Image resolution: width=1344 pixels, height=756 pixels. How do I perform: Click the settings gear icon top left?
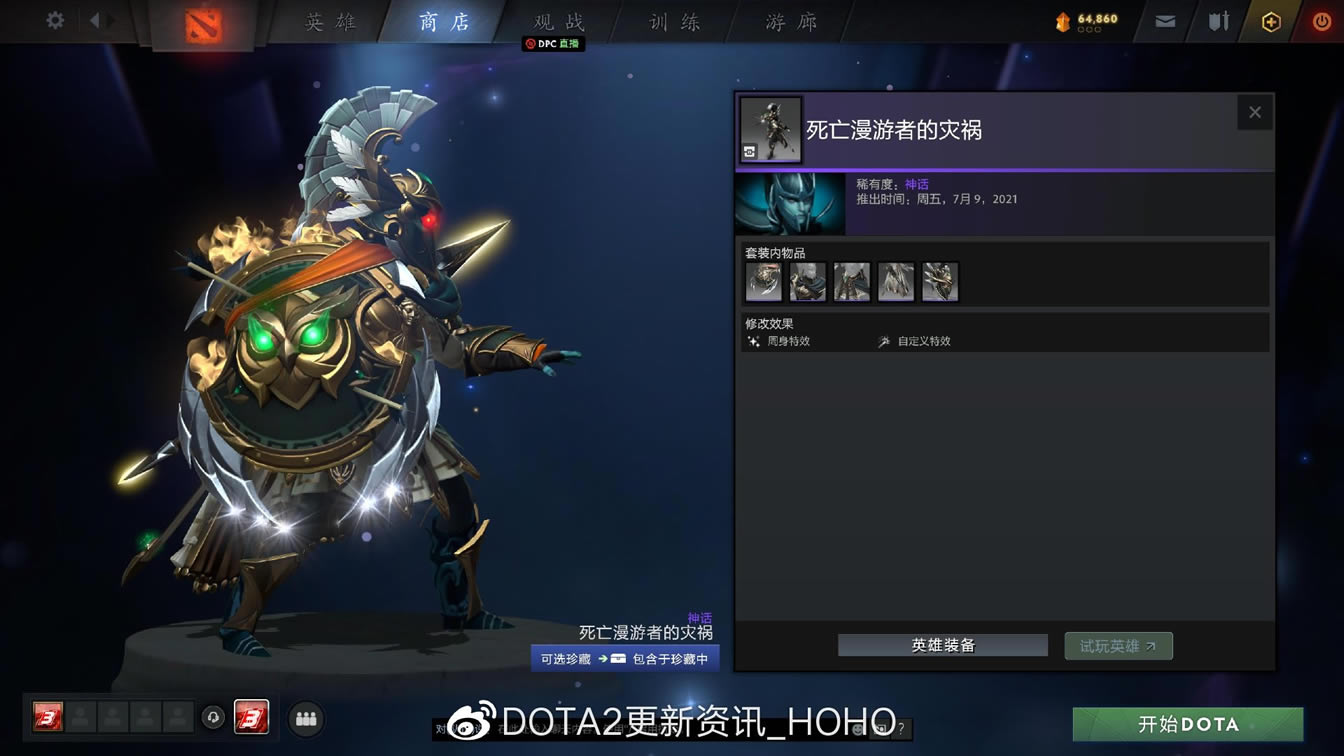[x=55, y=18]
